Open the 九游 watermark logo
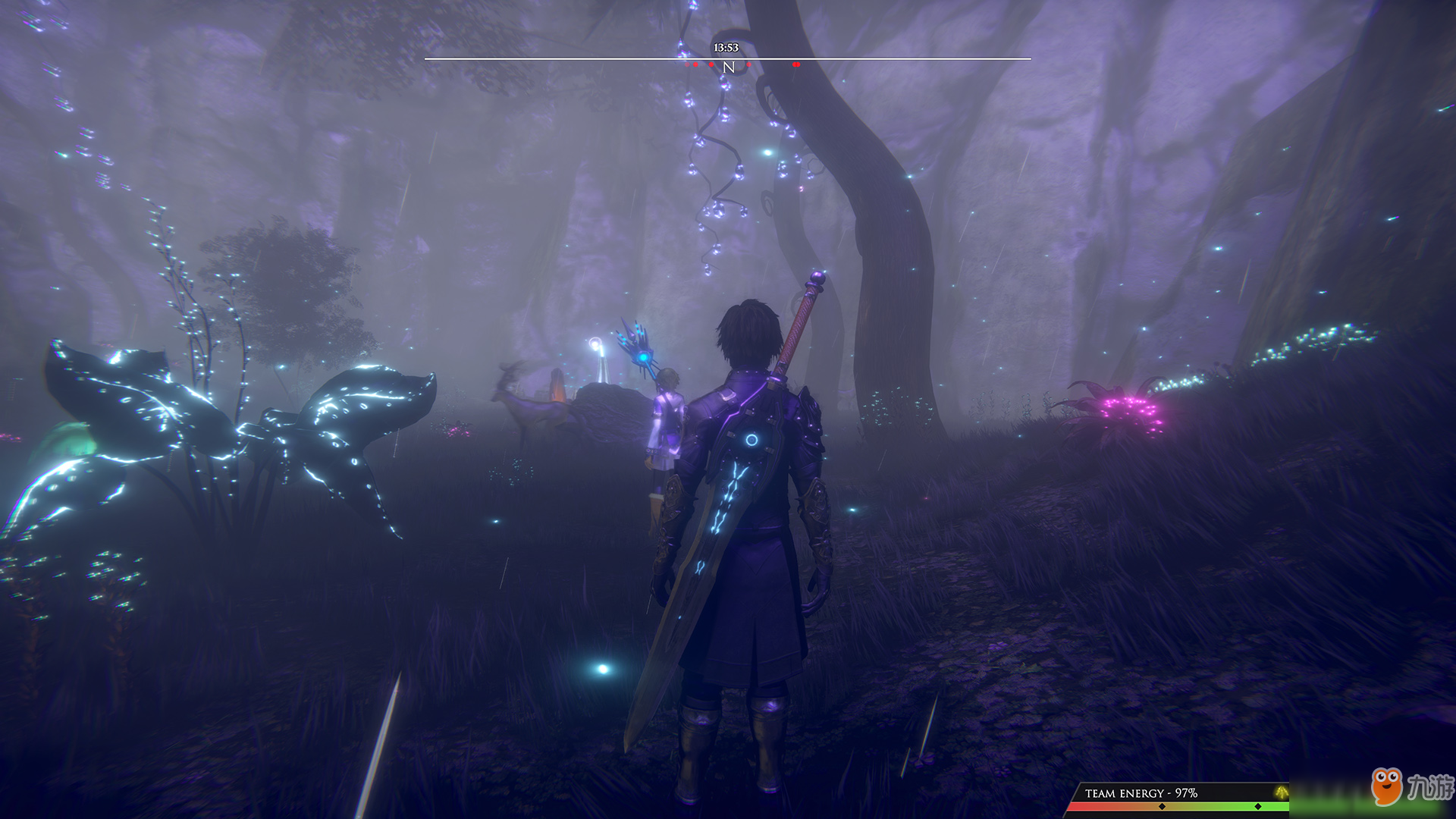 point(1411,787)
